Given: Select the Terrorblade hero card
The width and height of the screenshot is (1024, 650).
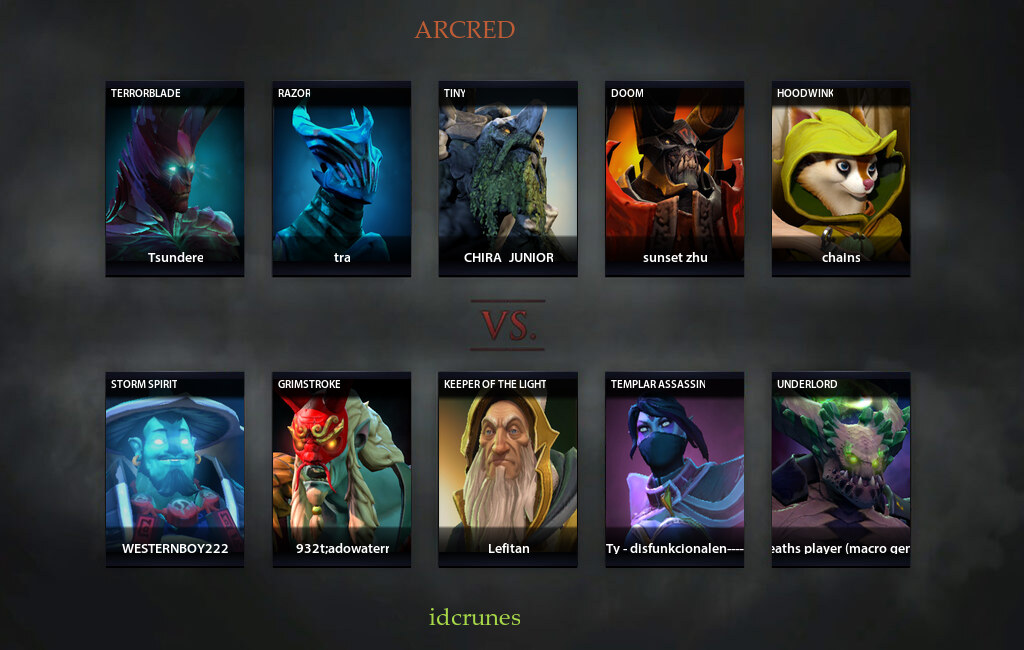Looking at the screenshot, I should pyautogui.click(x=174, y=178).
